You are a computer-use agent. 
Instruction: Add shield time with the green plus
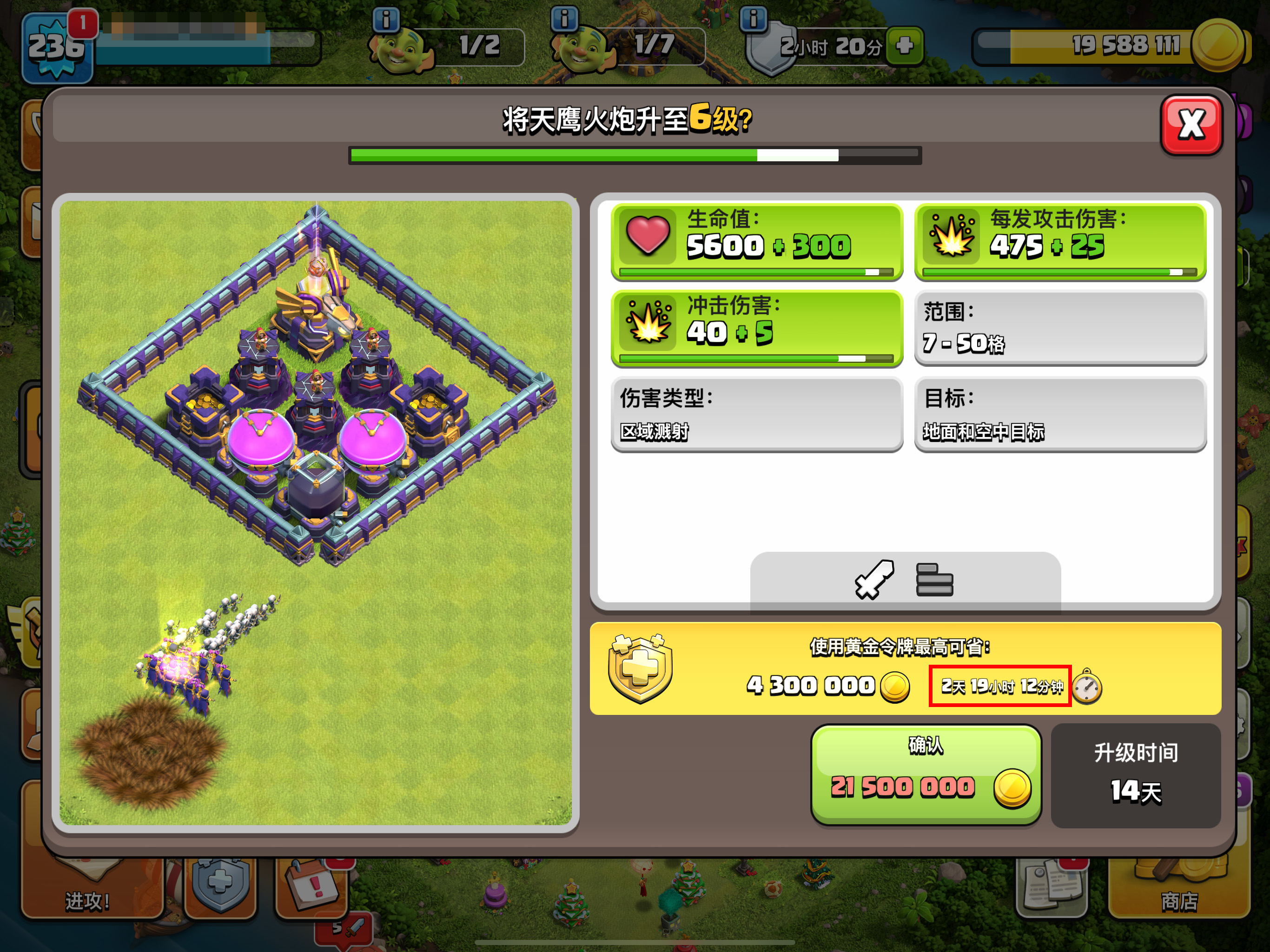(x=904, y=46)
